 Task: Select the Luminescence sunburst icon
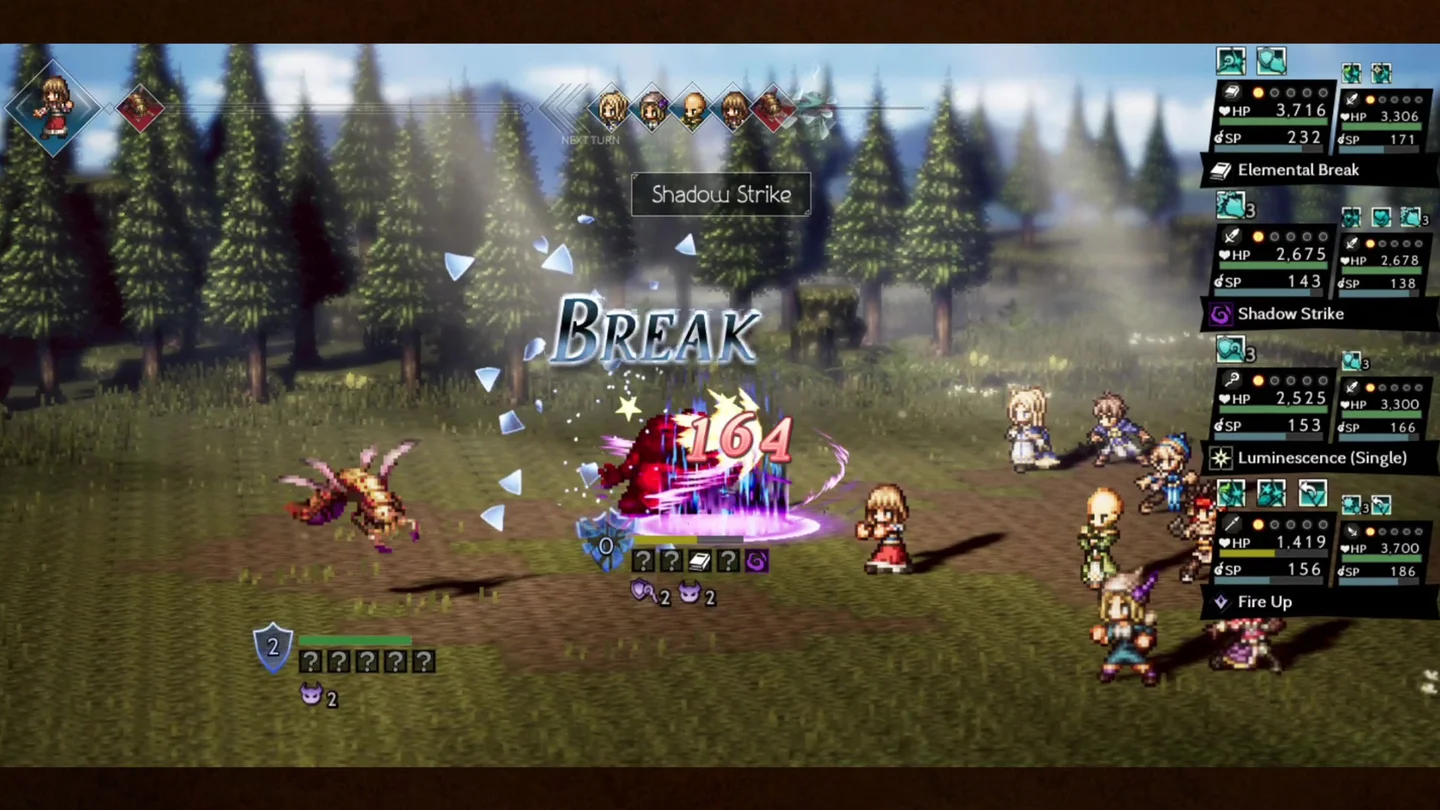1220,458
